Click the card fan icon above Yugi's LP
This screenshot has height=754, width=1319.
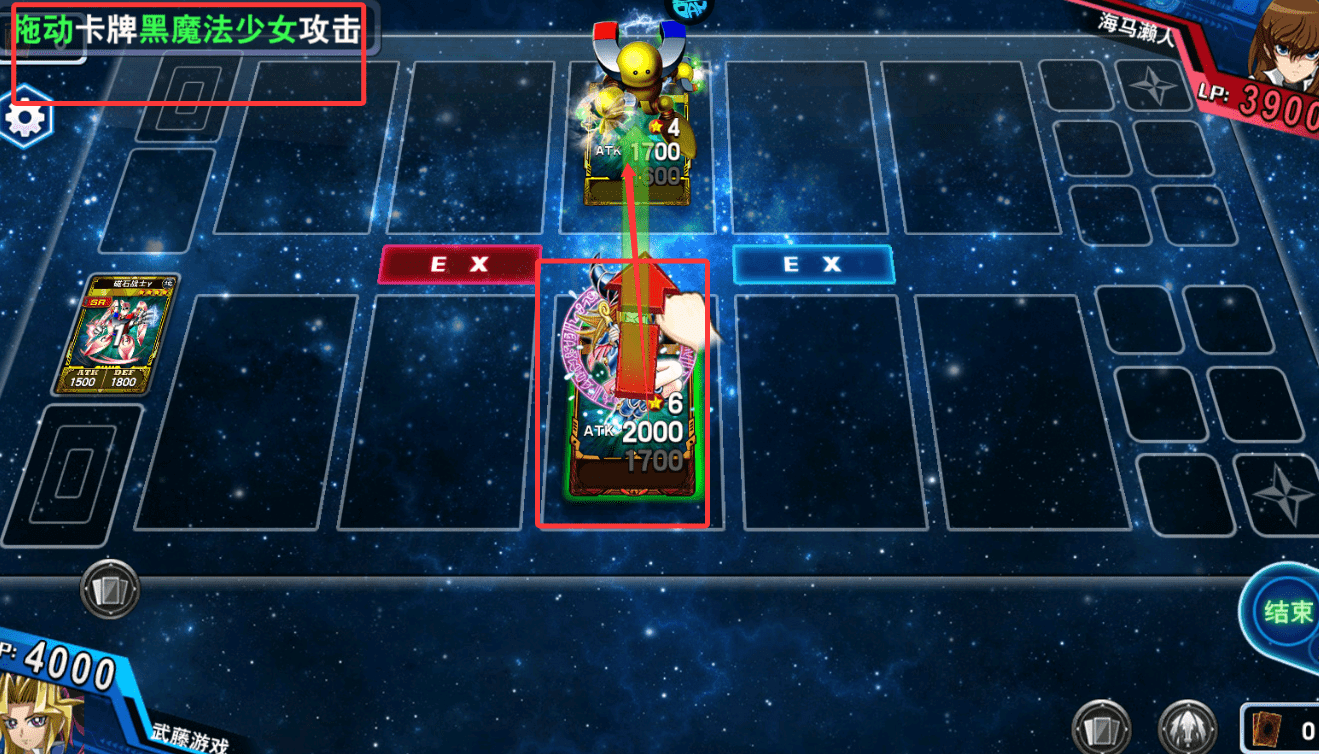click(x=109, y=589)
